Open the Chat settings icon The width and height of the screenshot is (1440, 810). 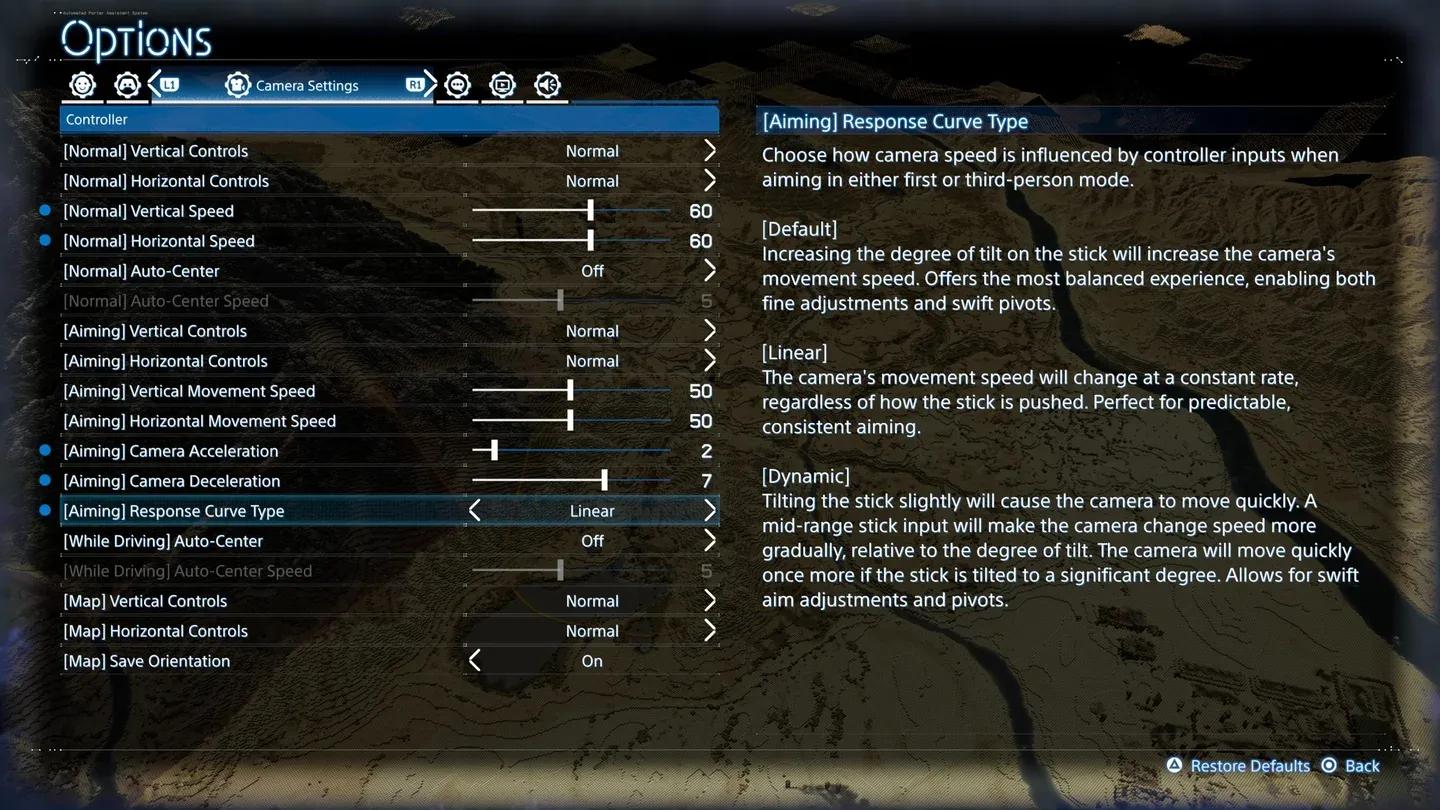click(457, 84)
